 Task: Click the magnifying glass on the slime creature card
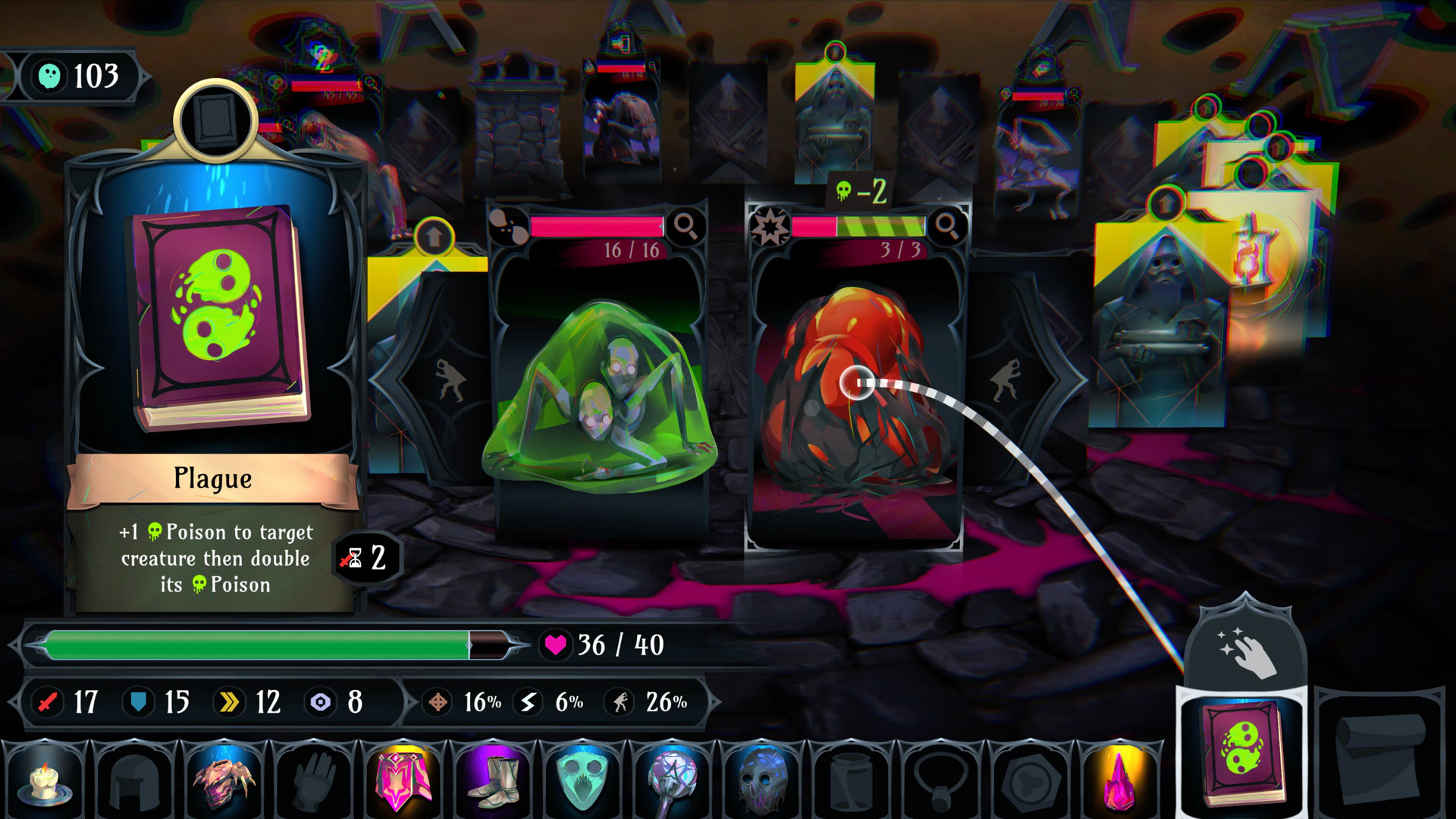686,225
